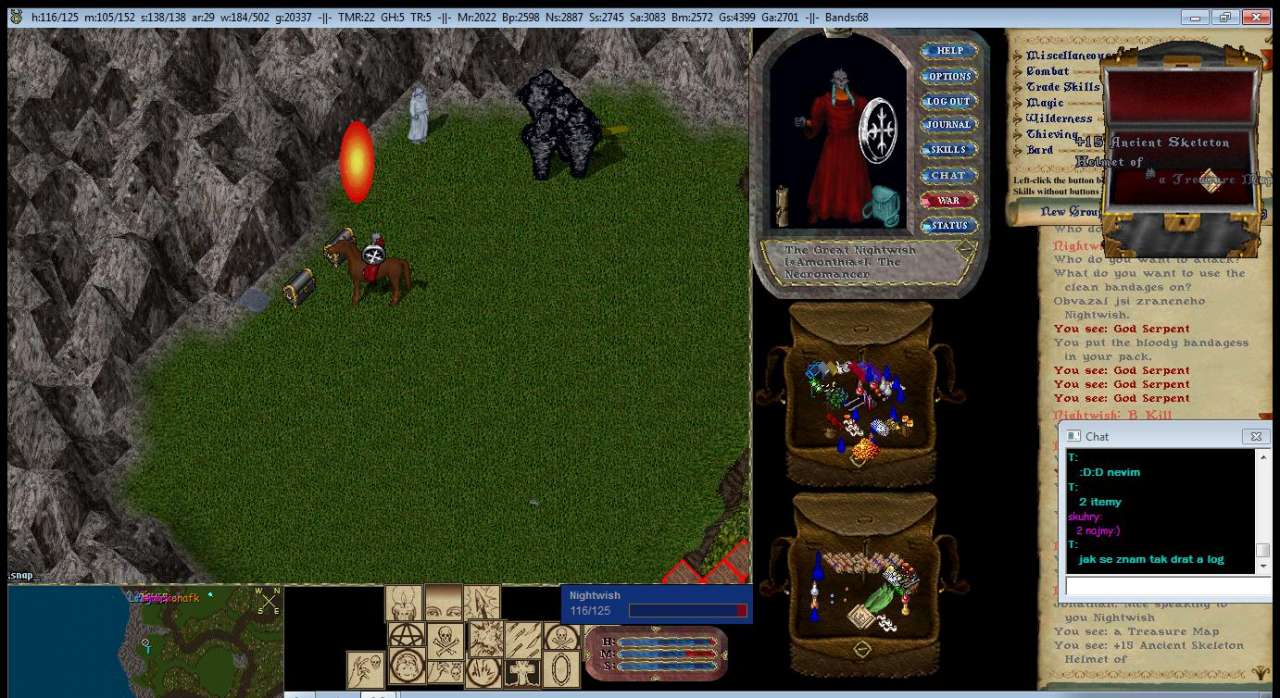Image resolution: width=1280 pixels, height=698 pixels.
Task: Select the Treasure Map in the open chest
Action: coord(1211,182)
